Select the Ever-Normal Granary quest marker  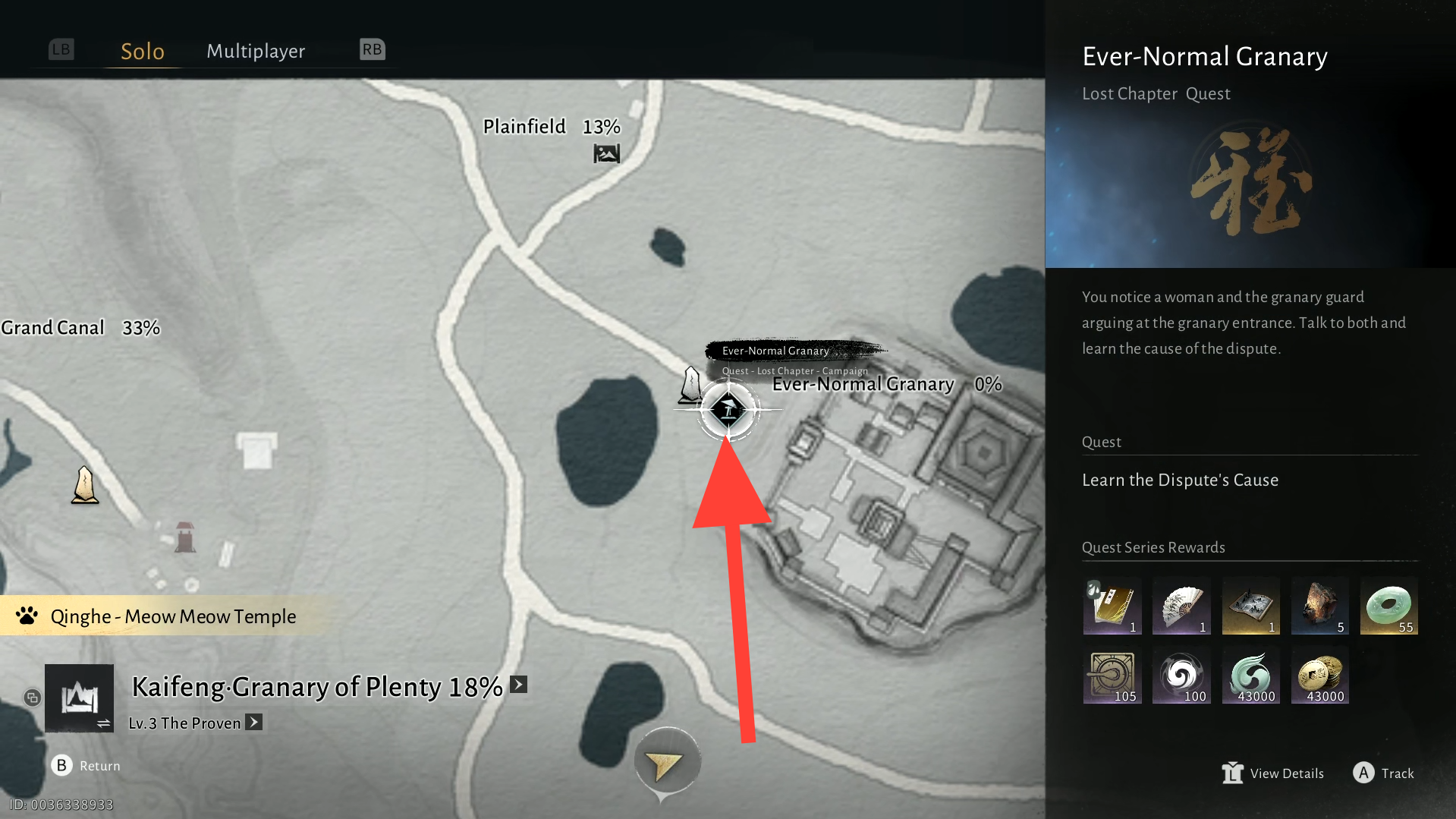tap(728, 410)
